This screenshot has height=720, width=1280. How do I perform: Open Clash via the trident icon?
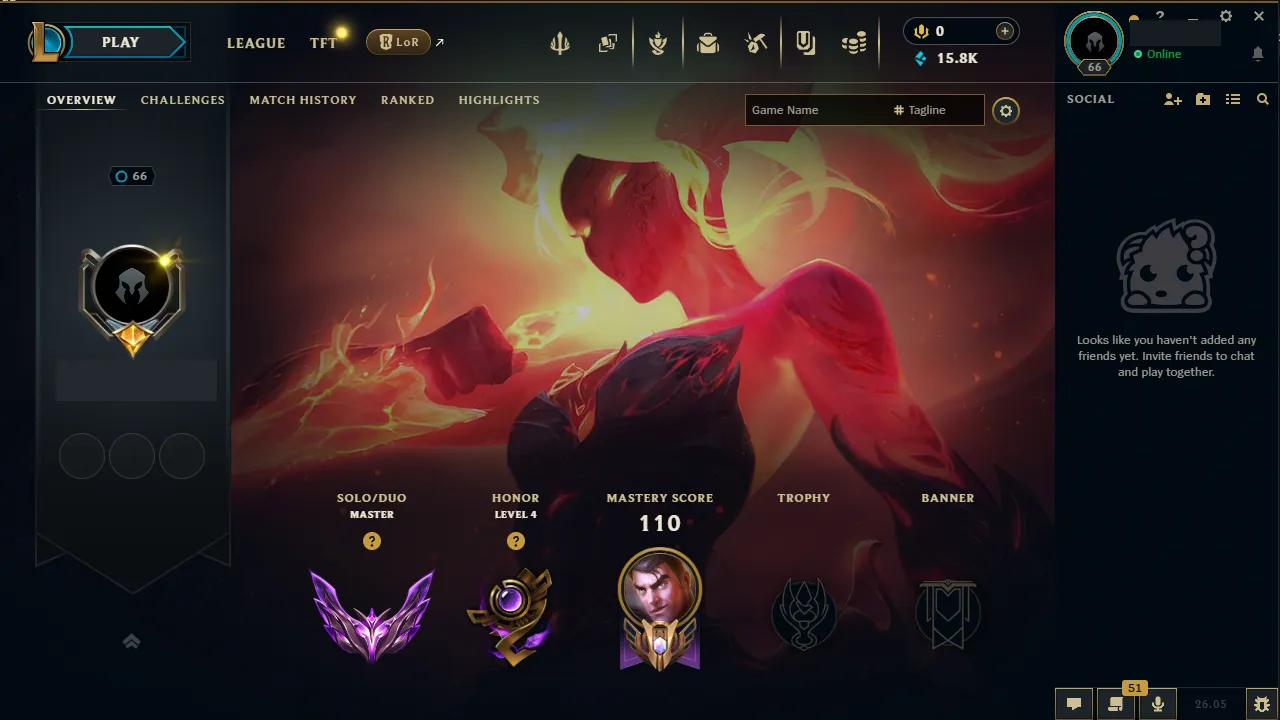pyautogui.click(x=560, y=42)
